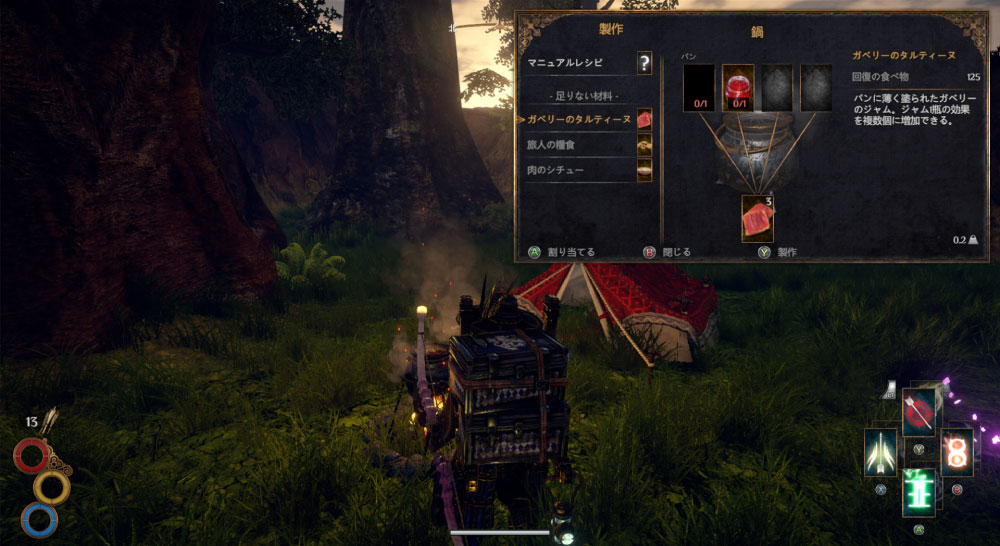Click the empty パン ingredient slot
The width and height of the screenshot is (1000, 546).
[x=699, y=88]
